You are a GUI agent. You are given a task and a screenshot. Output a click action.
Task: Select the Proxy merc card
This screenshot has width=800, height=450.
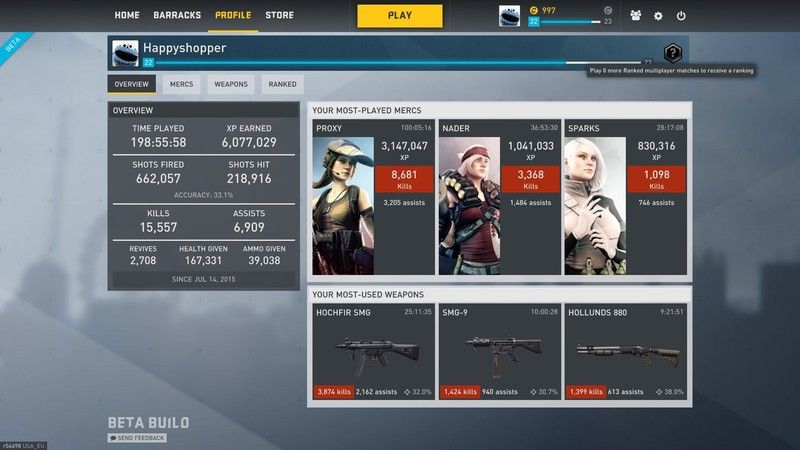[x=373, y=198]
